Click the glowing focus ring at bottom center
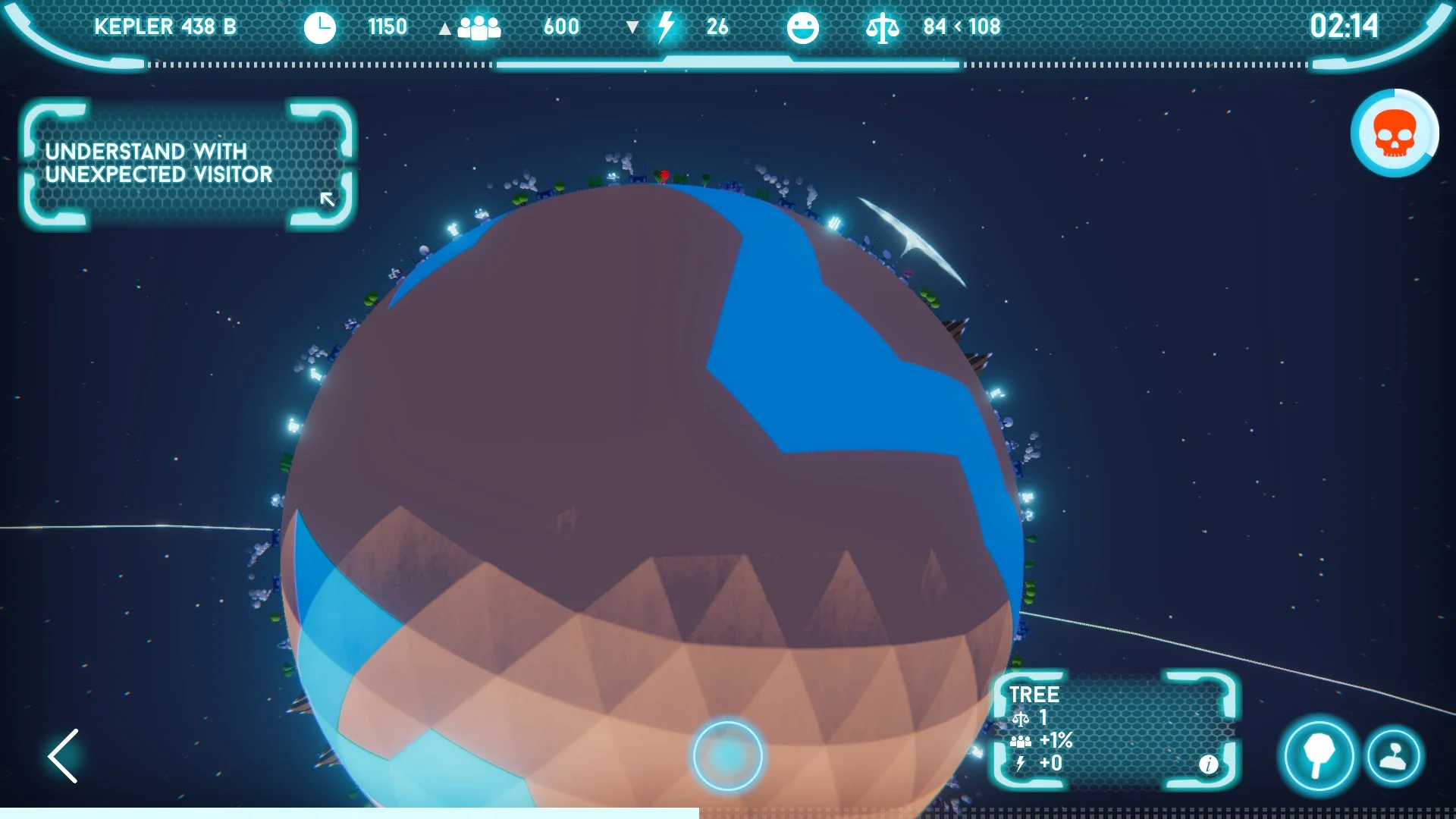The width and height of the screenshot is (1456, 819). click(x=727, y=757)
